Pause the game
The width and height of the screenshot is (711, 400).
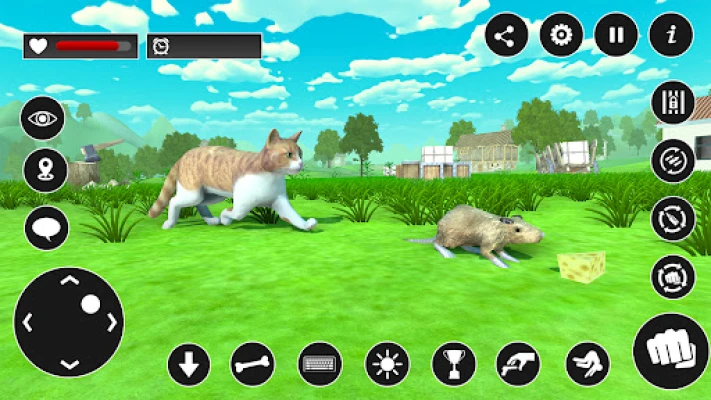616,36
